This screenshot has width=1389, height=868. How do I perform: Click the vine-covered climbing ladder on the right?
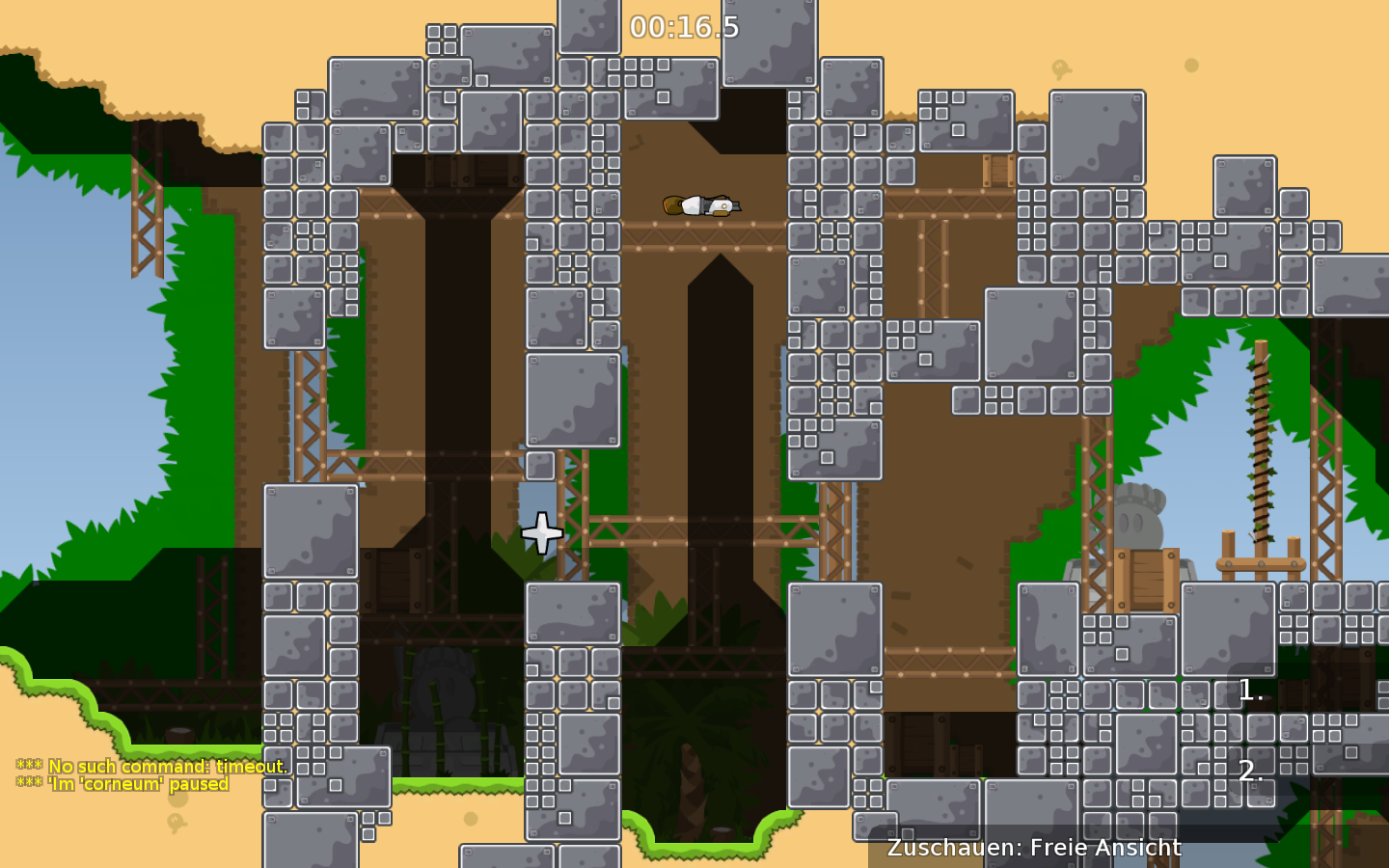[x=1262, y=453]
